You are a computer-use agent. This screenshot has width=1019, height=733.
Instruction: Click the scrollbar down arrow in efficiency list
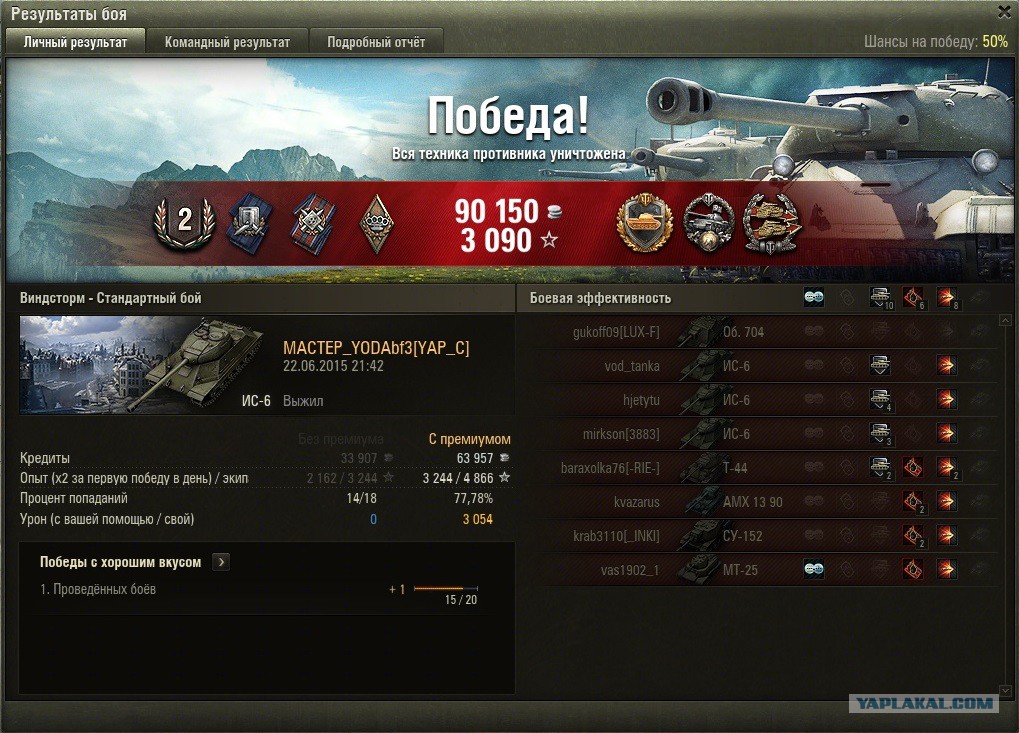point(1005,690)
